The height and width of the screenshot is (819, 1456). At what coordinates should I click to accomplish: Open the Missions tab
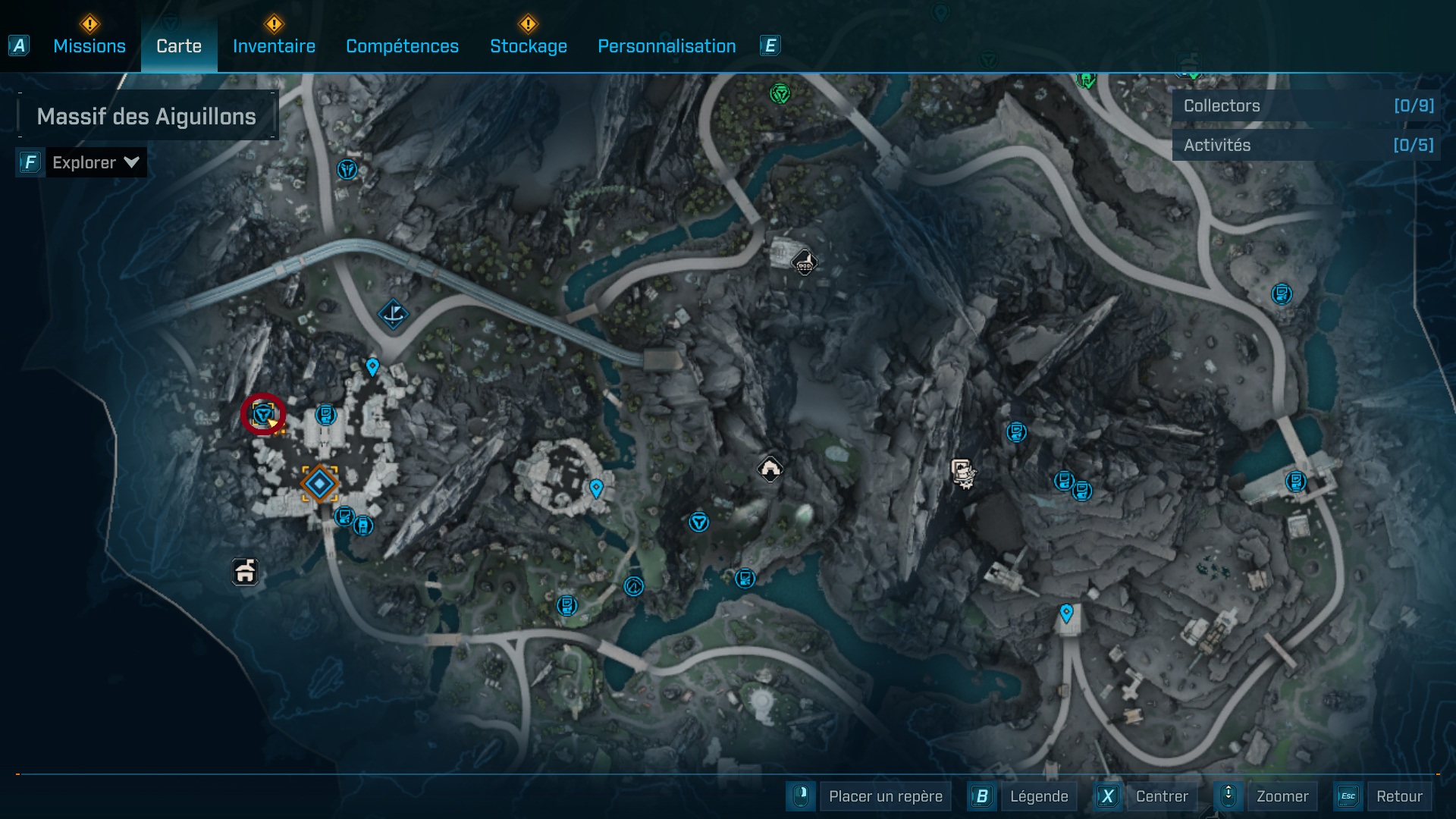pos(89,46)
